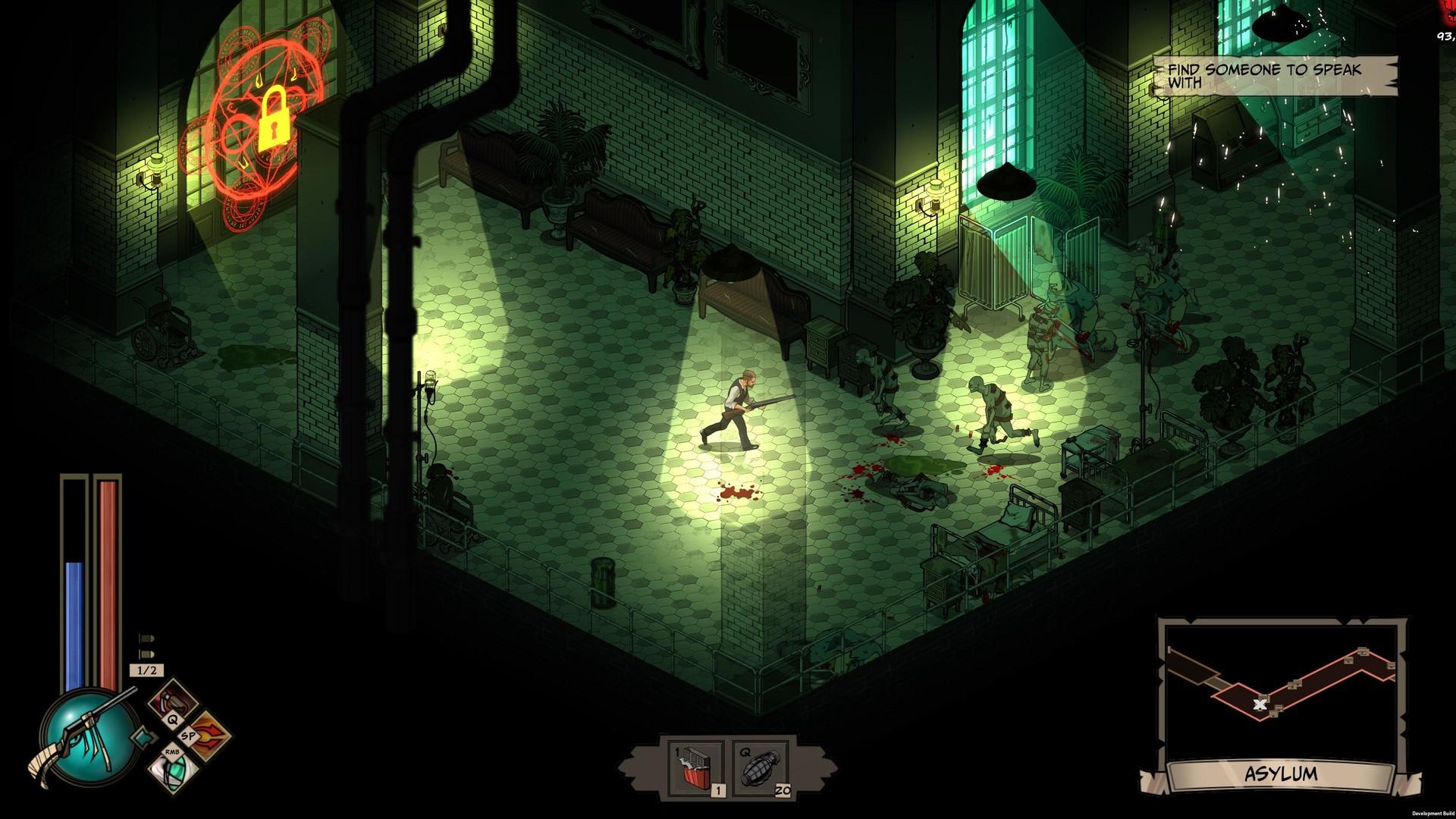This screenshot has height=819, width=1456.
Task: Click the X marker on the minimap
Action: (1259, 704)
